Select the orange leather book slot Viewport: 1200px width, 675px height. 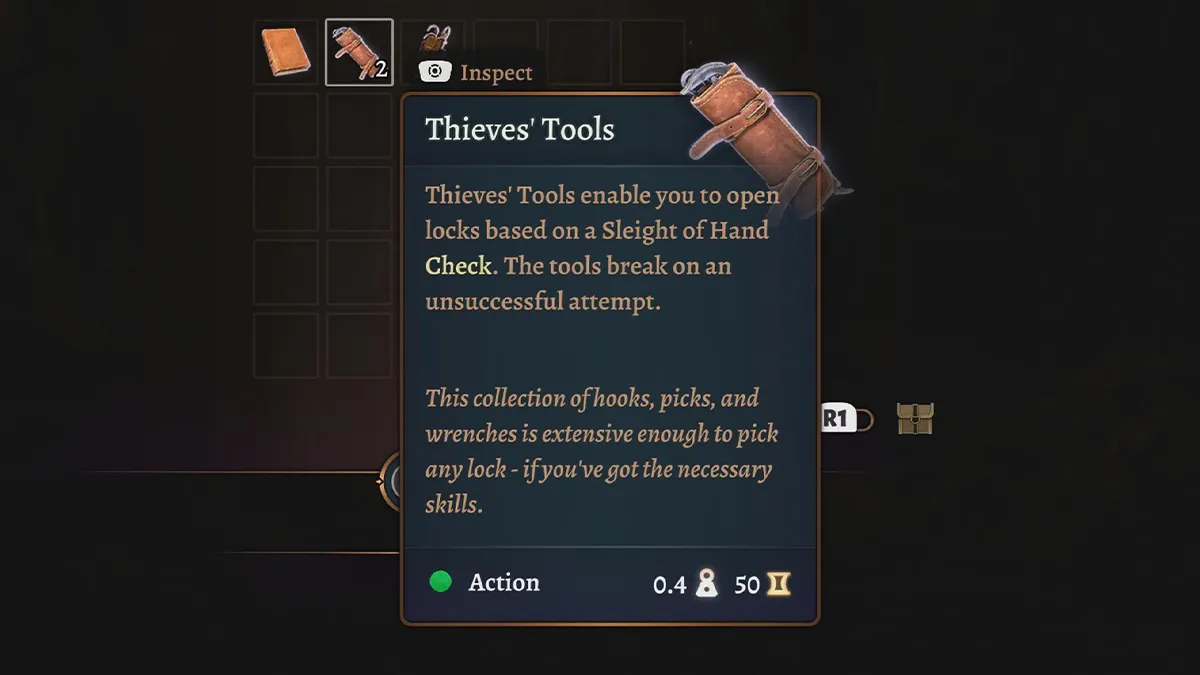tap(286, 52)
